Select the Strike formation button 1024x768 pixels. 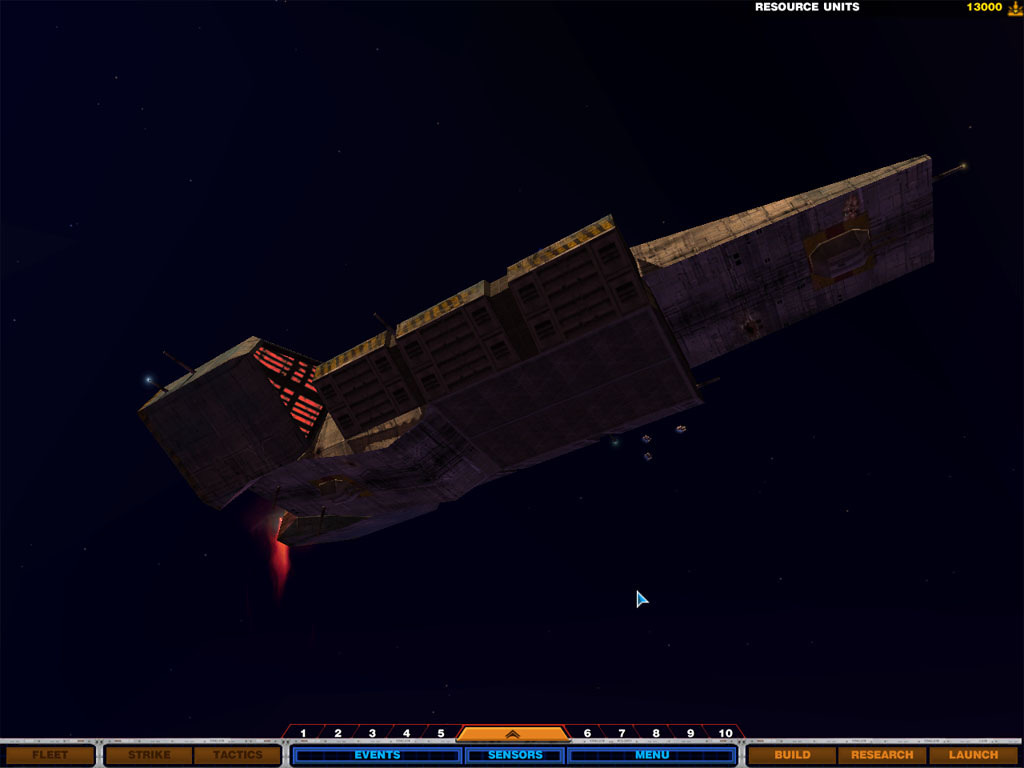pyautogui.click(x=149, y=755)
